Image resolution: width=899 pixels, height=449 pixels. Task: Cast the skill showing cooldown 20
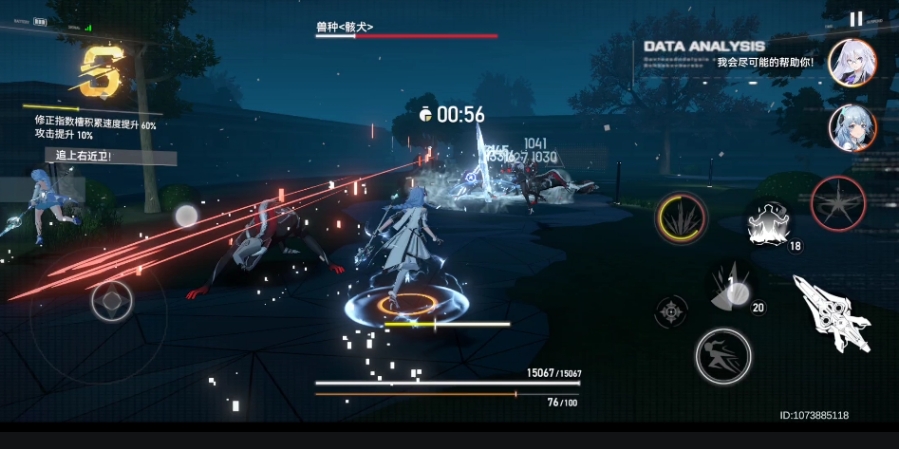(735, 288)
